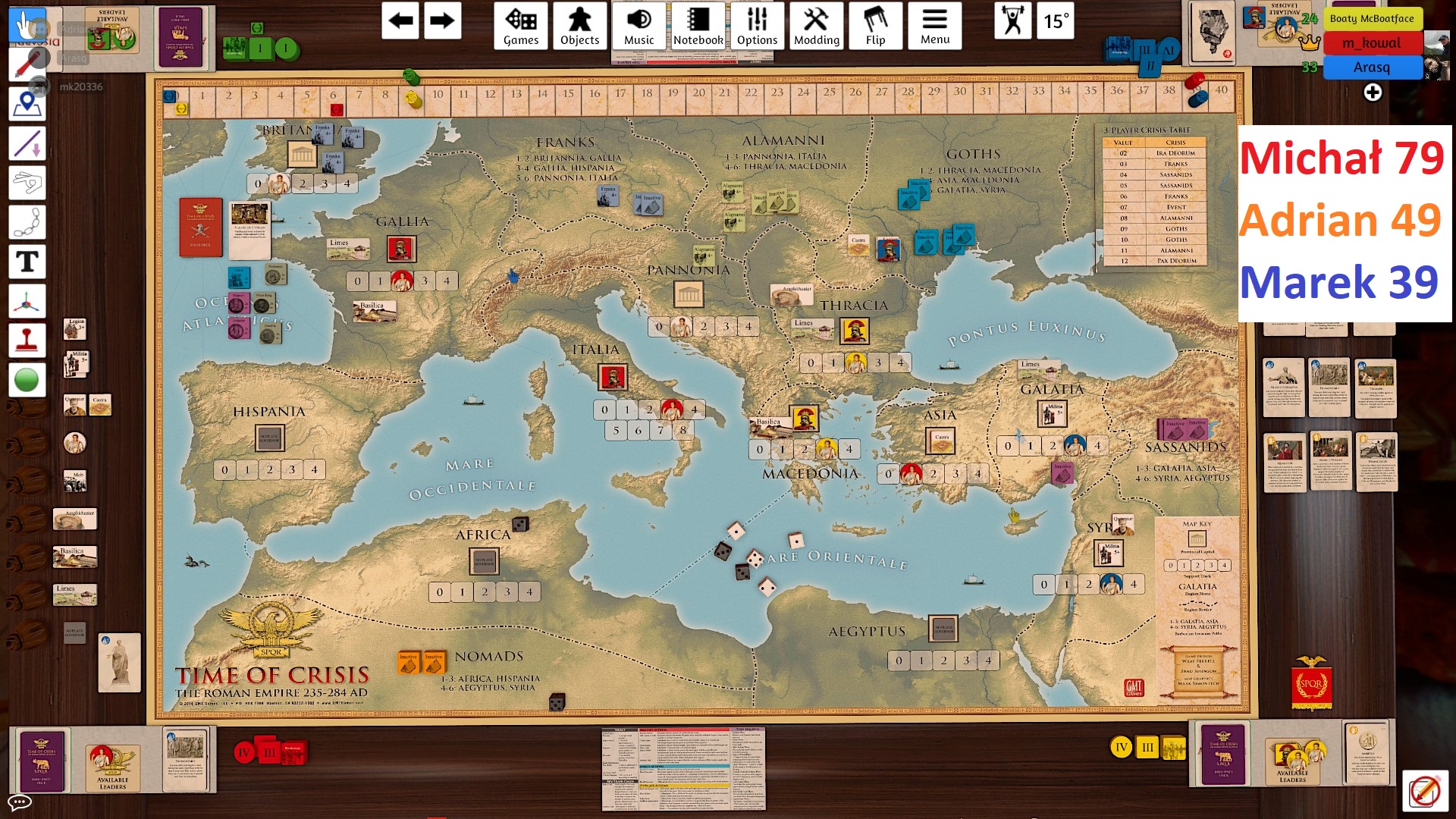Select the Arasq player entry
The width and height of the screenshot is (1456, 819).
pos(1372,67)
